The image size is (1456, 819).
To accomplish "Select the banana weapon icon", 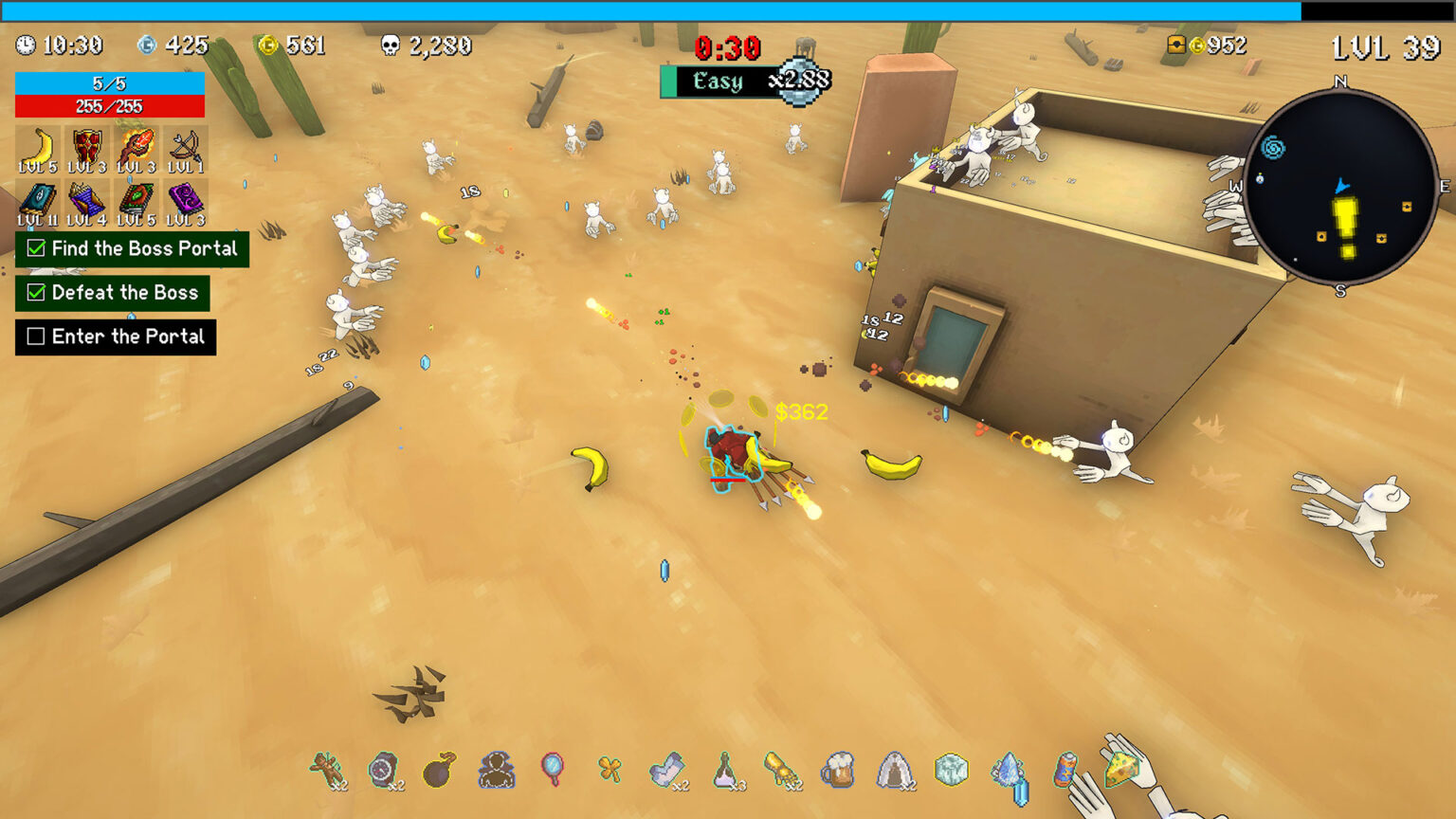I will (38, 148).
